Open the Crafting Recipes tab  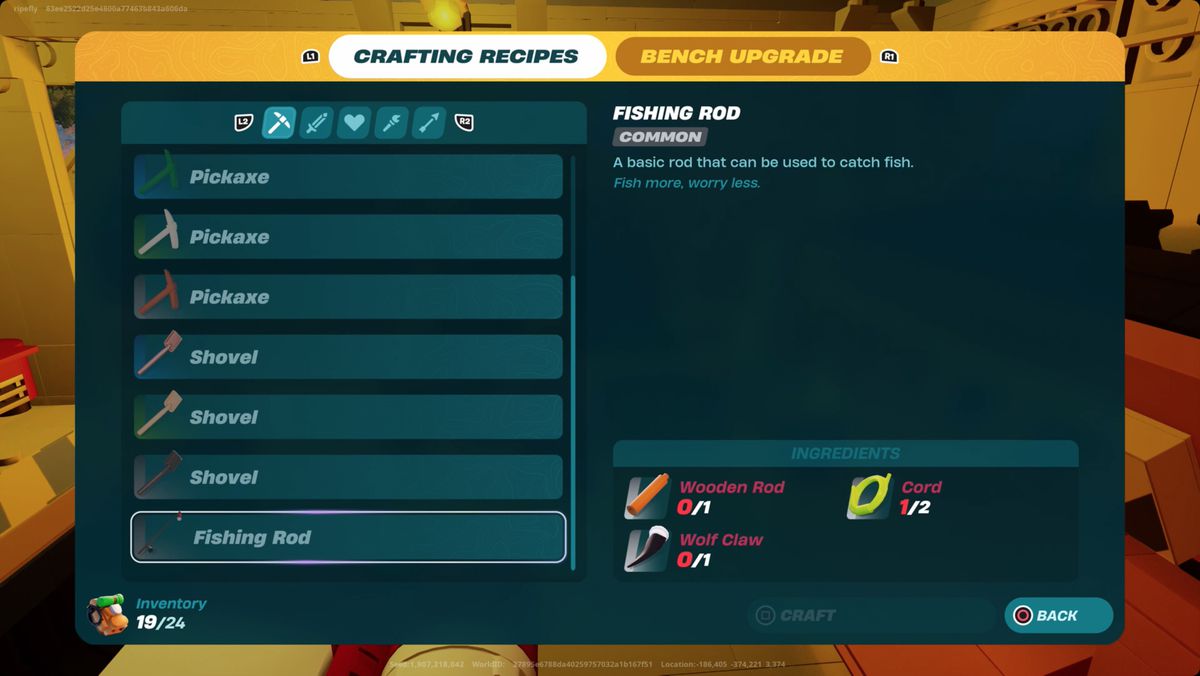tap(466, 57)
